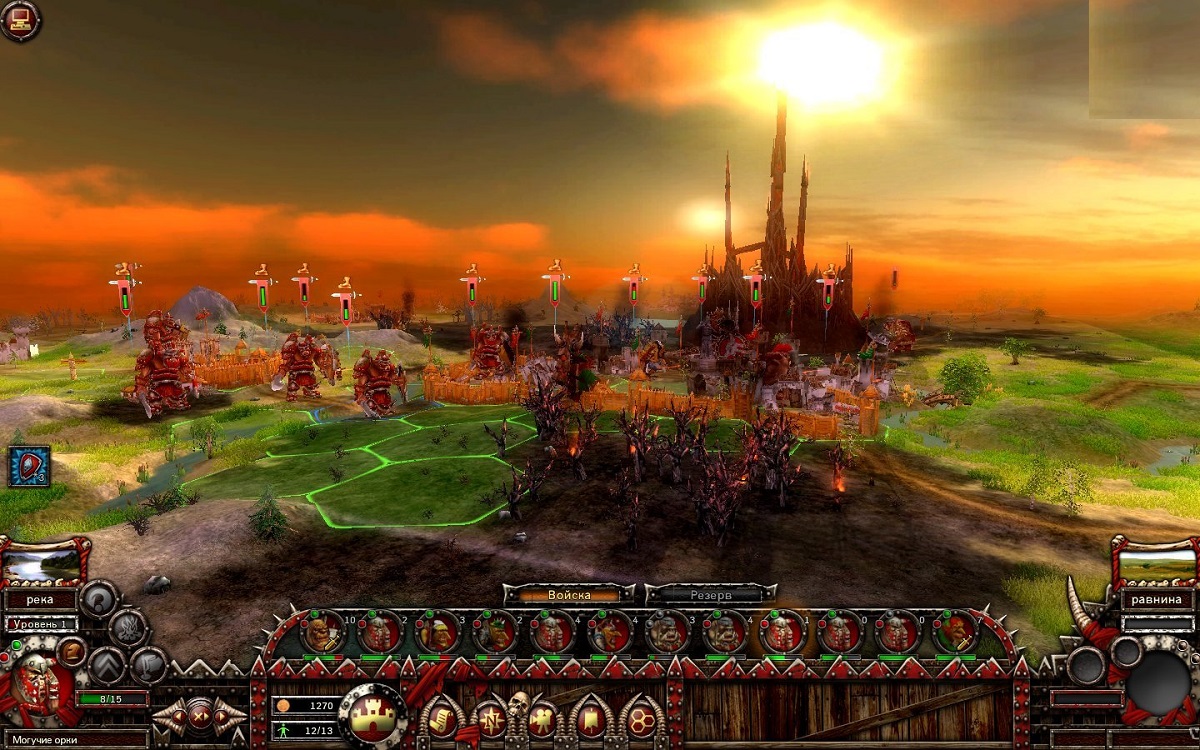
Task: Switch to the Резерв tab
Action: tap(711, 594)
